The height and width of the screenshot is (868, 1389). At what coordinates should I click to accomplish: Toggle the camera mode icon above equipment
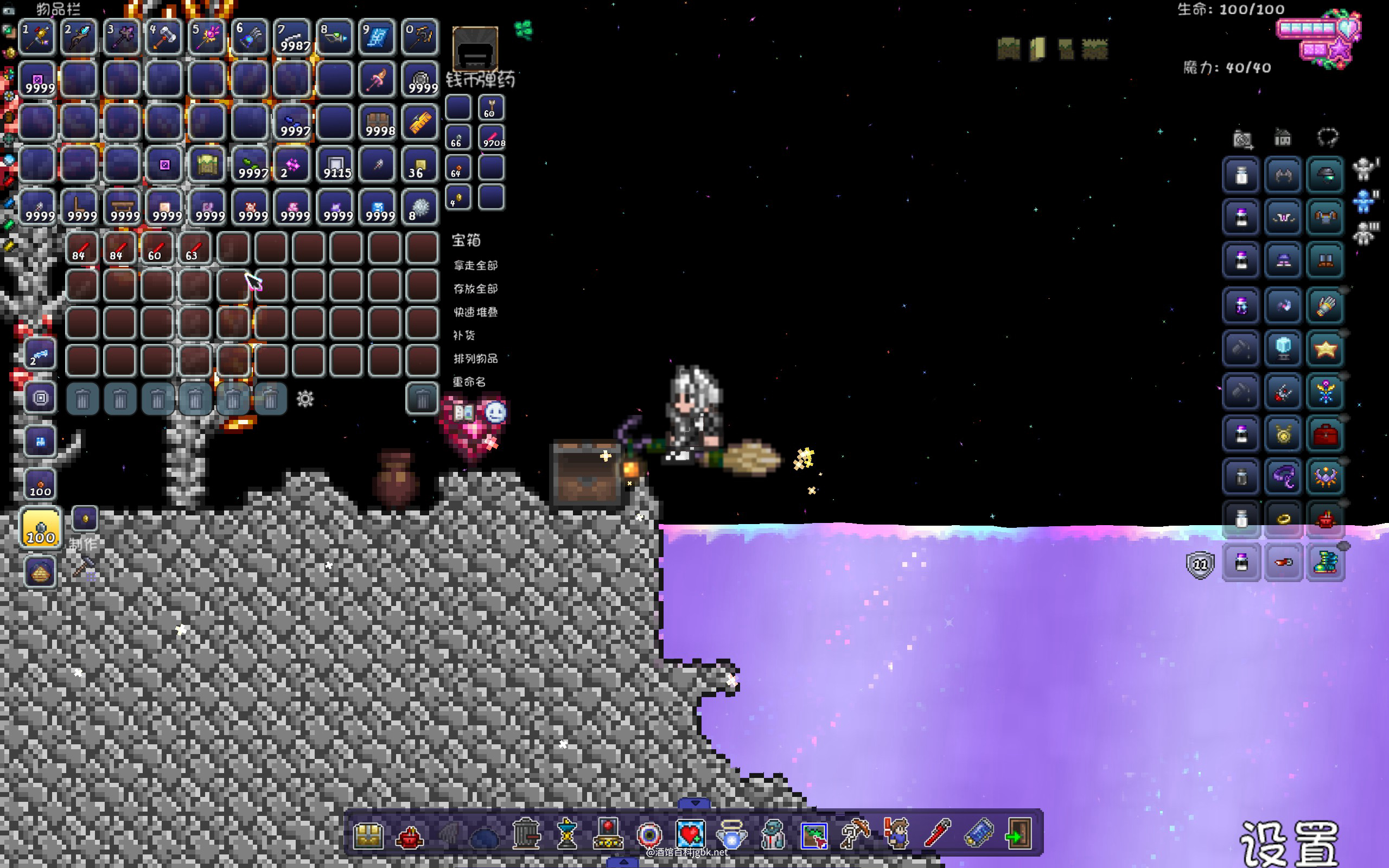(1242, 138)
